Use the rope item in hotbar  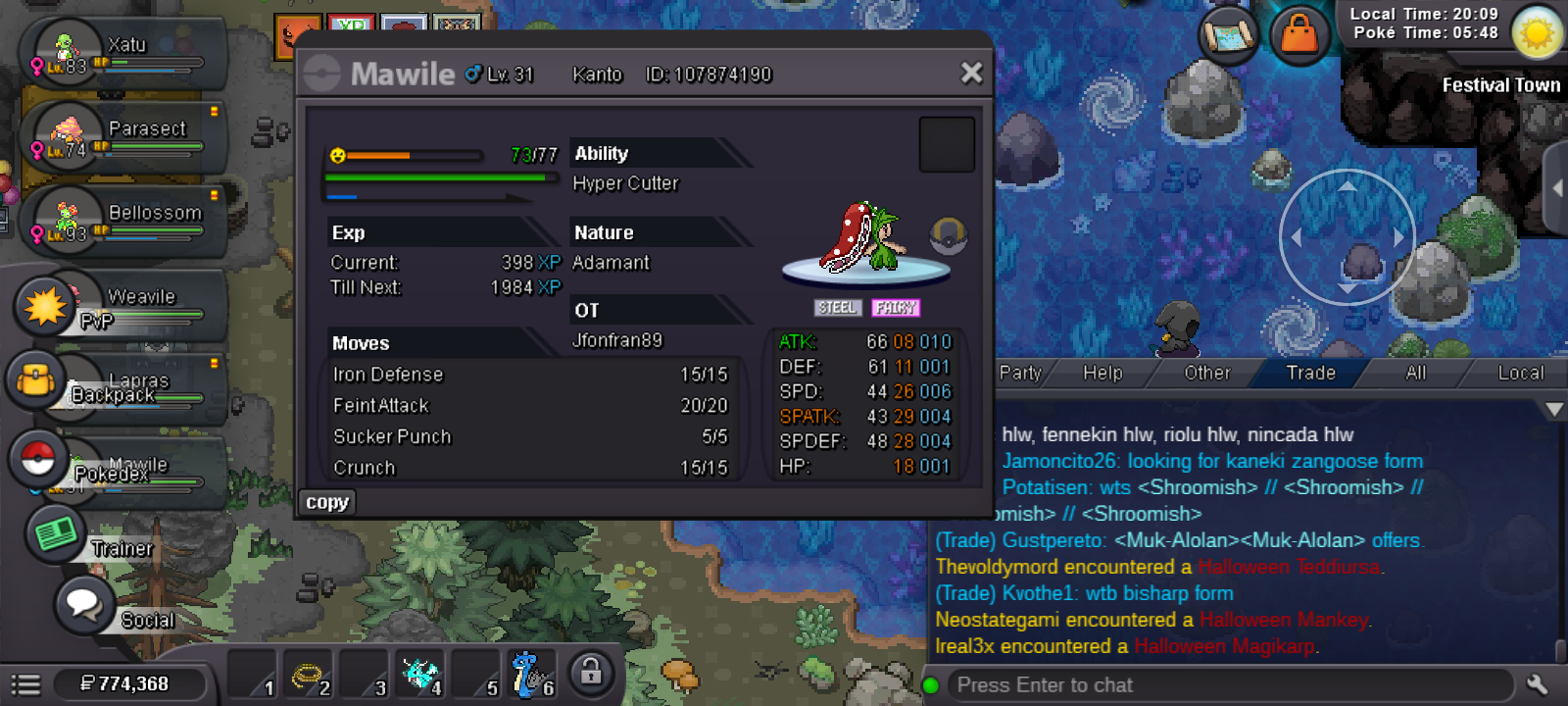[x=308, y=676]
